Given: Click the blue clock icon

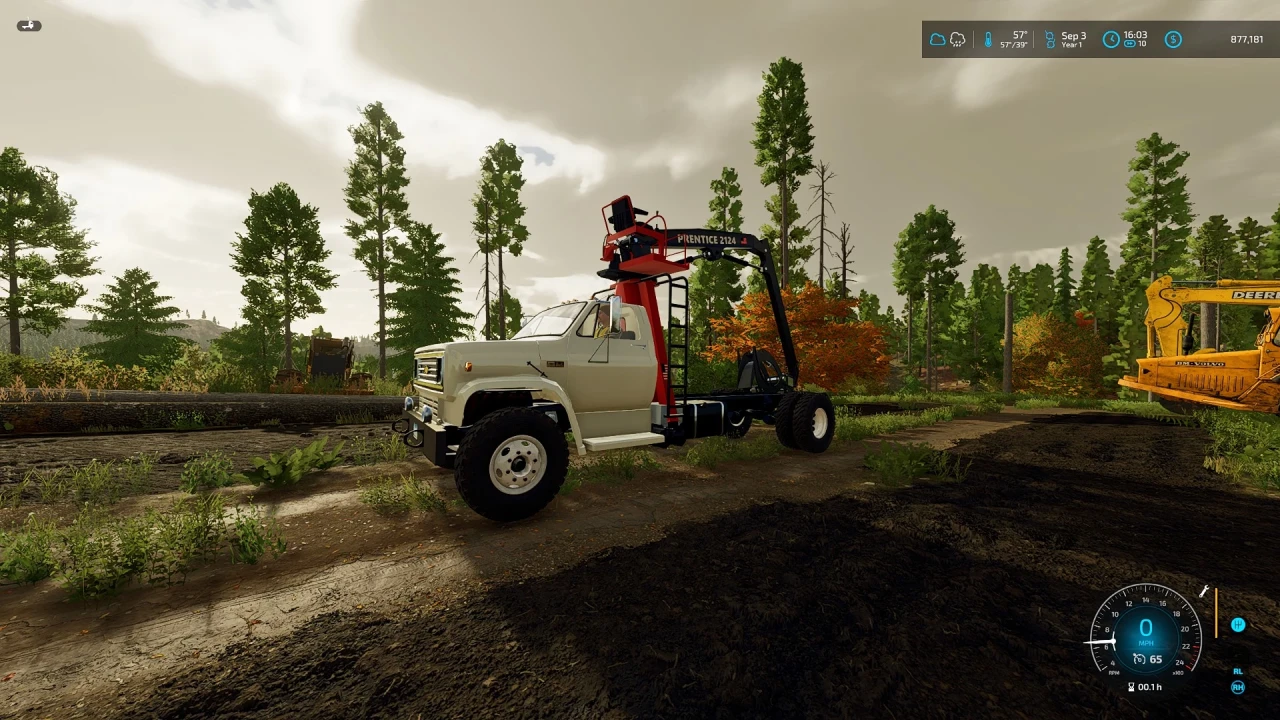Looking at the screenshot, I should pyautogui.click(x=1112, y=38).
